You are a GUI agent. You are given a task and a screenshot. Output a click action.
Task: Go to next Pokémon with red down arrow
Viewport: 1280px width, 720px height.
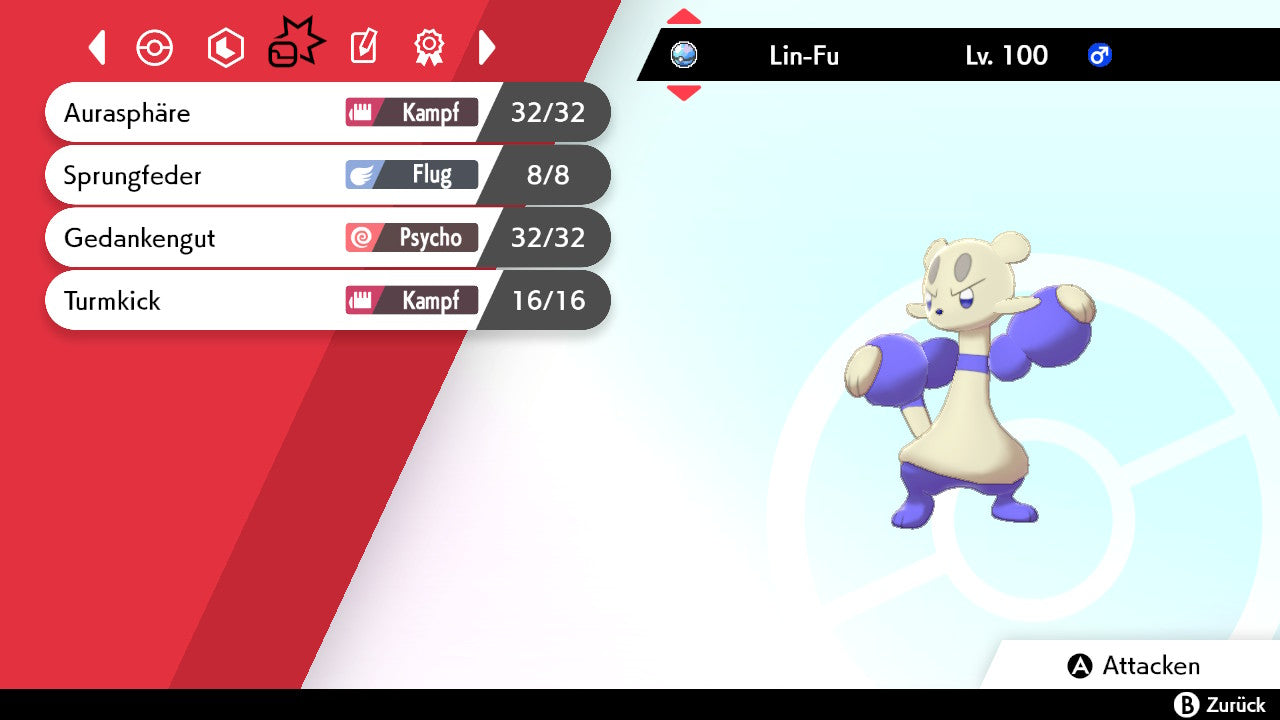tap(683, 93)
